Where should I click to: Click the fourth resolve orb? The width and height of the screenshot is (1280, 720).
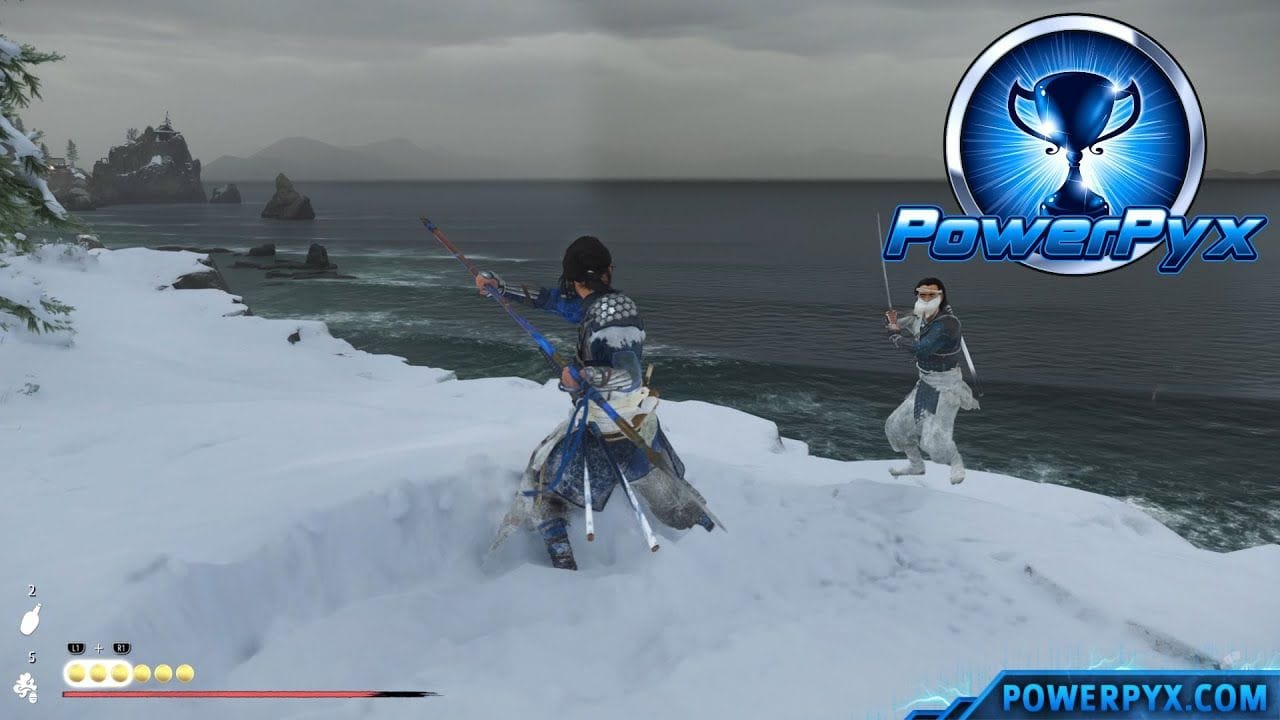[141, 673]
